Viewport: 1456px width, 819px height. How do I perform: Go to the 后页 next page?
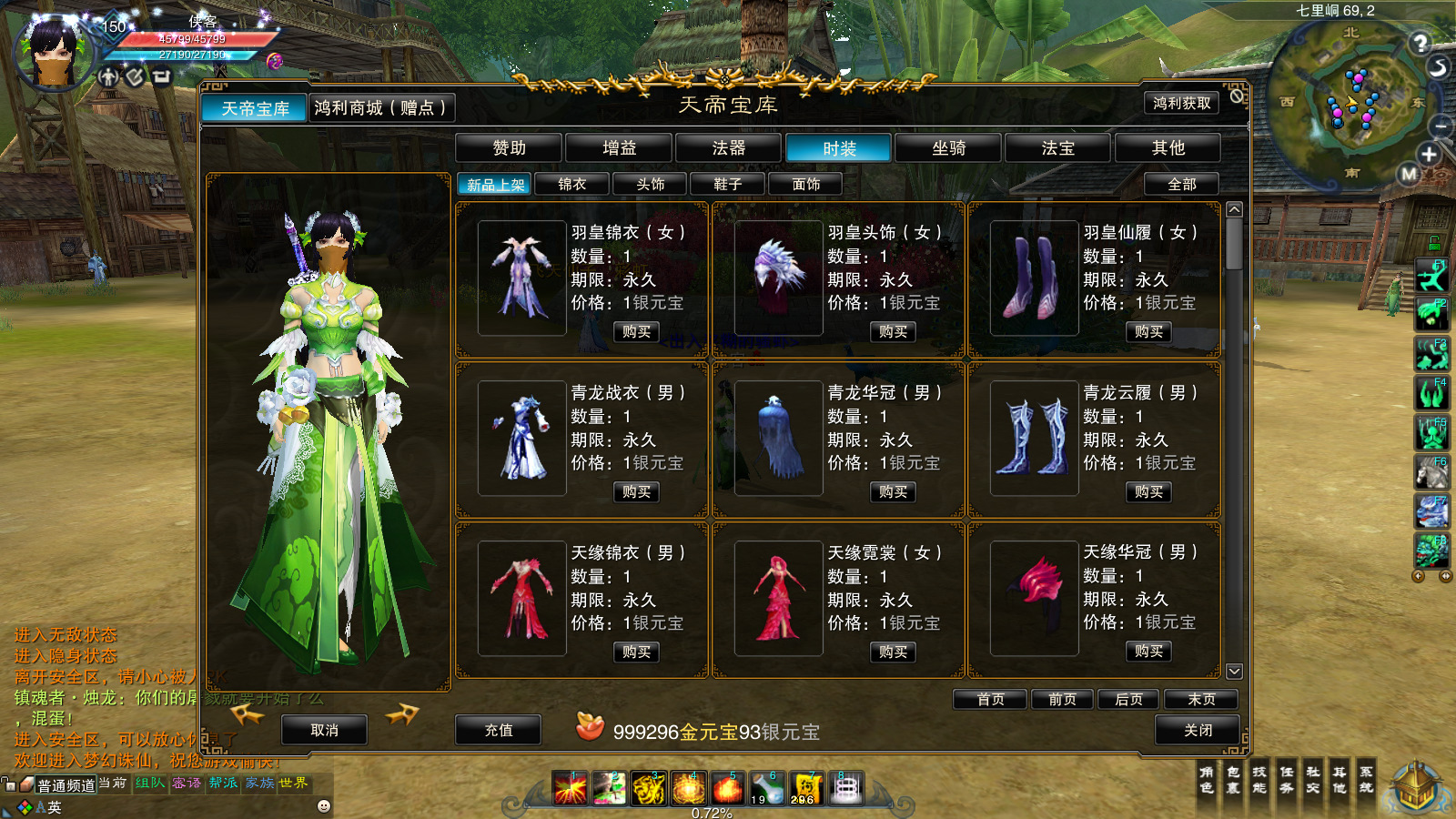pyautogui.click(x=1128, y=699)
